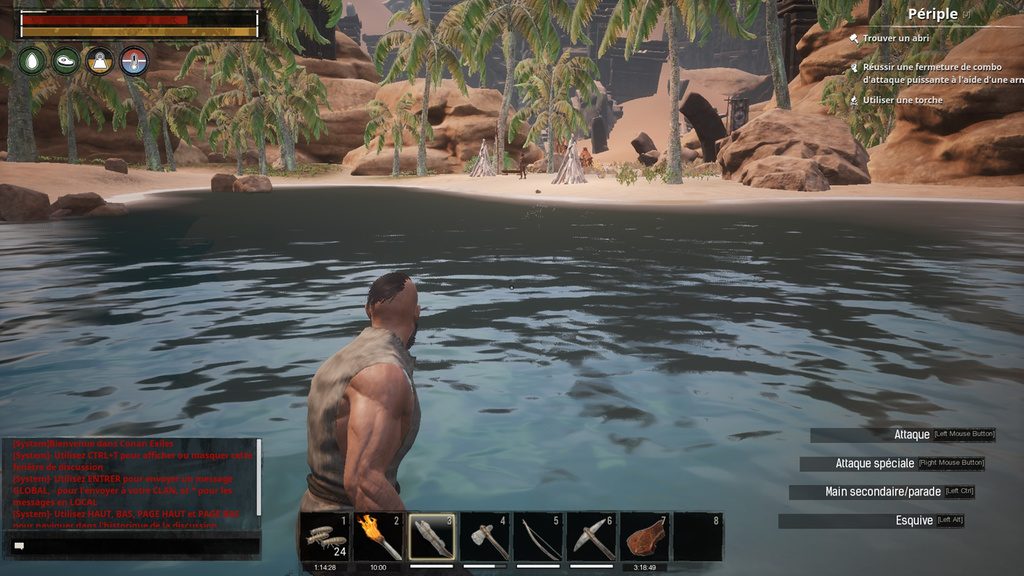This screenshot has width=1024, height=576.
Task: Select the 'Trouver un abri' objective
Action: (x=896, y=38)
